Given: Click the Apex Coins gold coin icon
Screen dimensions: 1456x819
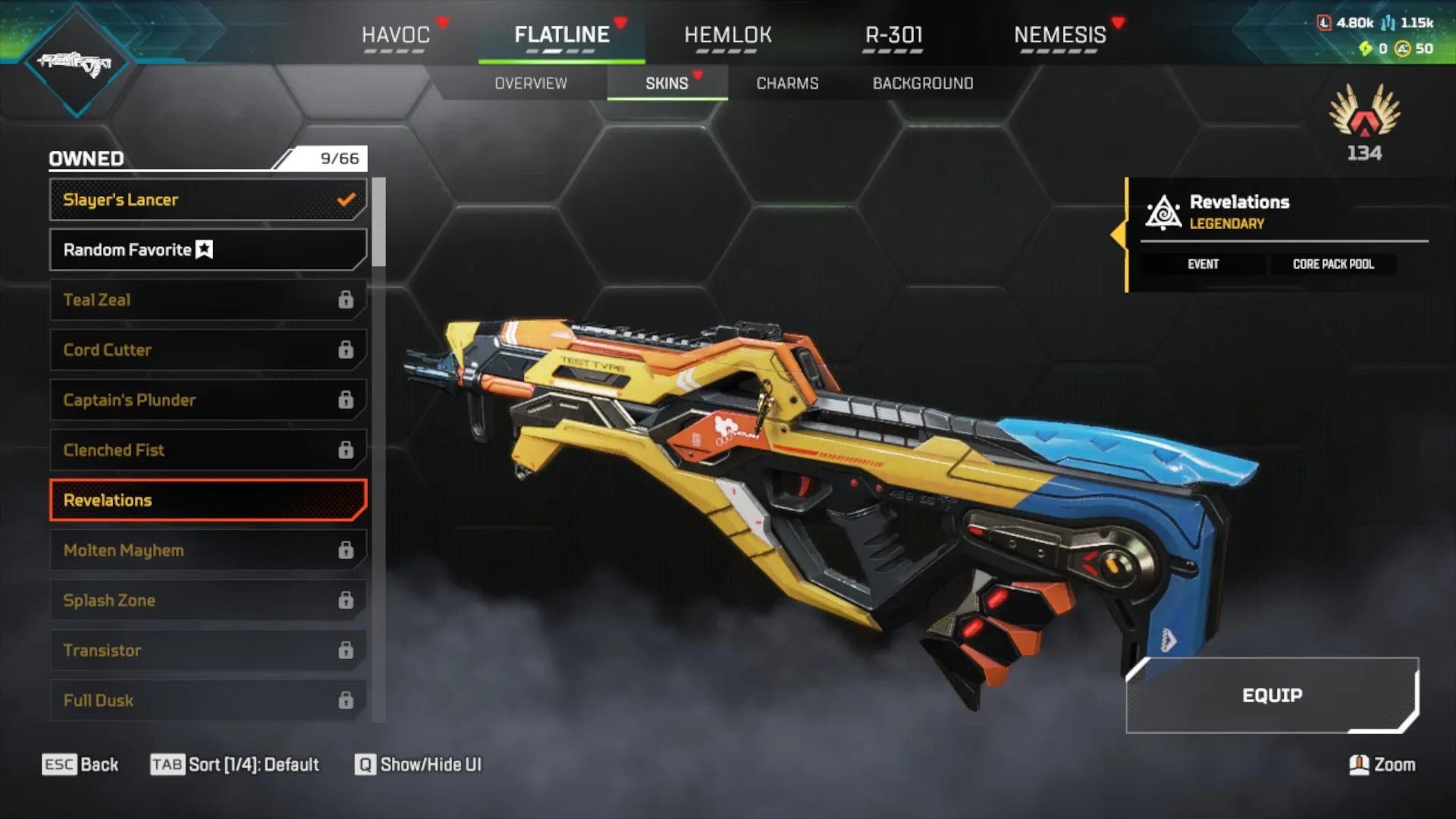Looking at the screenshot, I should 1403,49.
